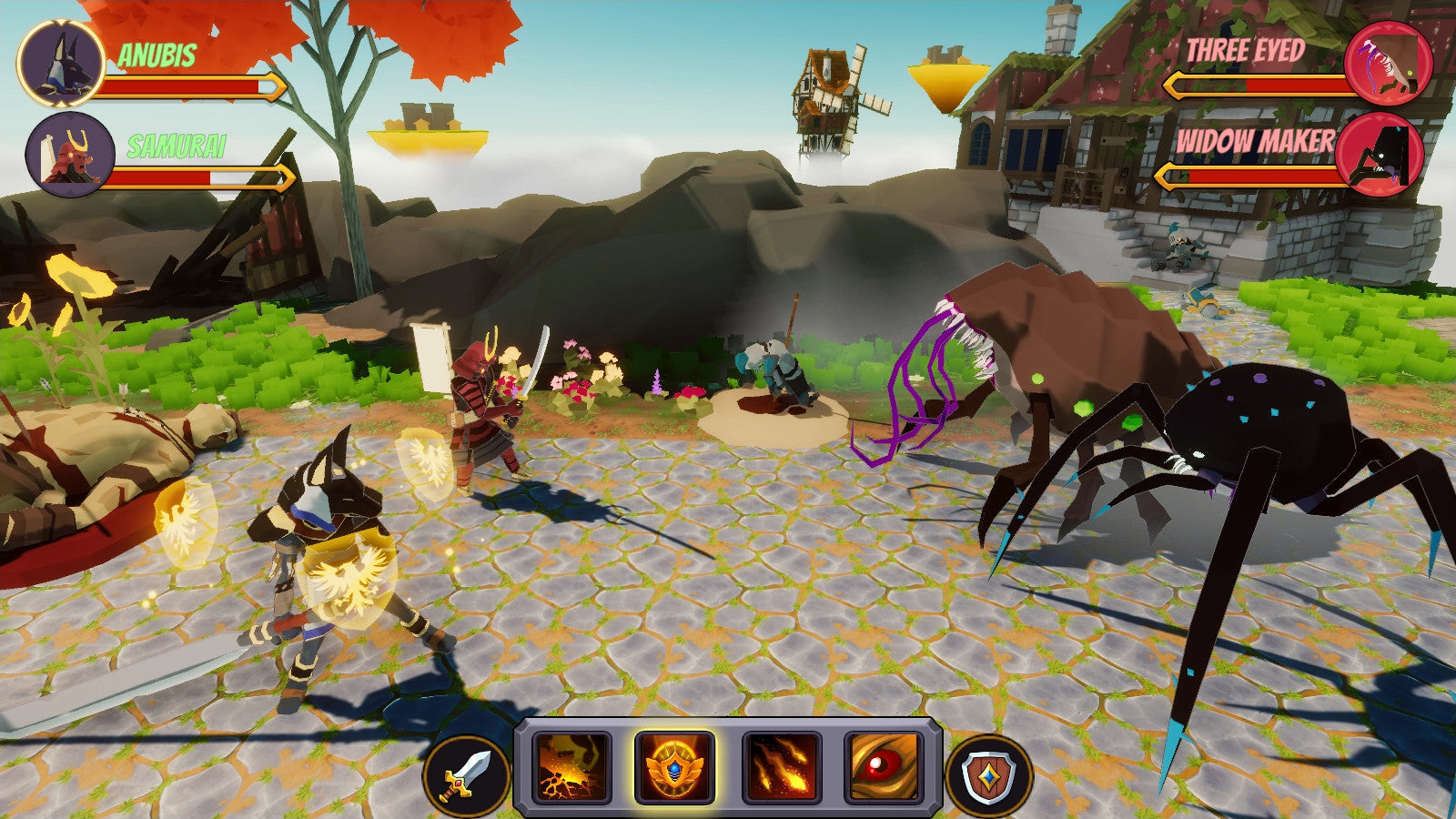The height and width of the screenshot is (819, 1456).
Task: Activate the molten lava ground ability
Action: click(x=572, y=767)
